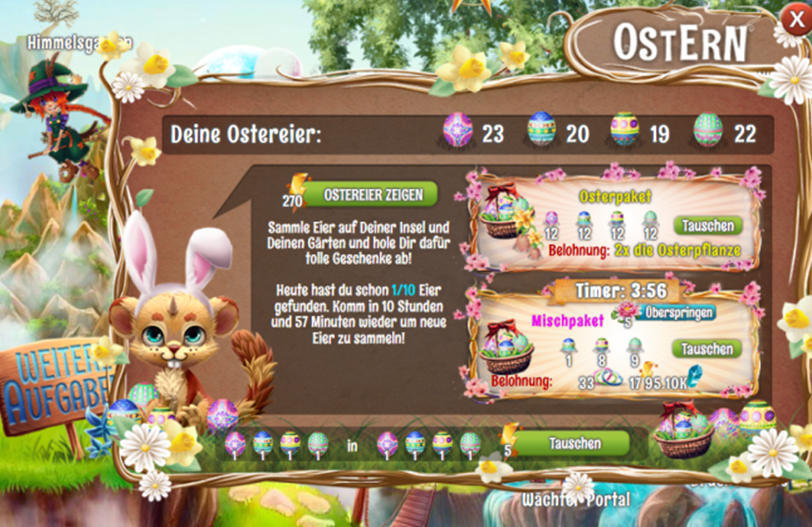The width and height of the screenshot is (812, 527).
Task: Exchange eggs for the Osterpaket with Tauschen
Action: (x=707, y=225)
